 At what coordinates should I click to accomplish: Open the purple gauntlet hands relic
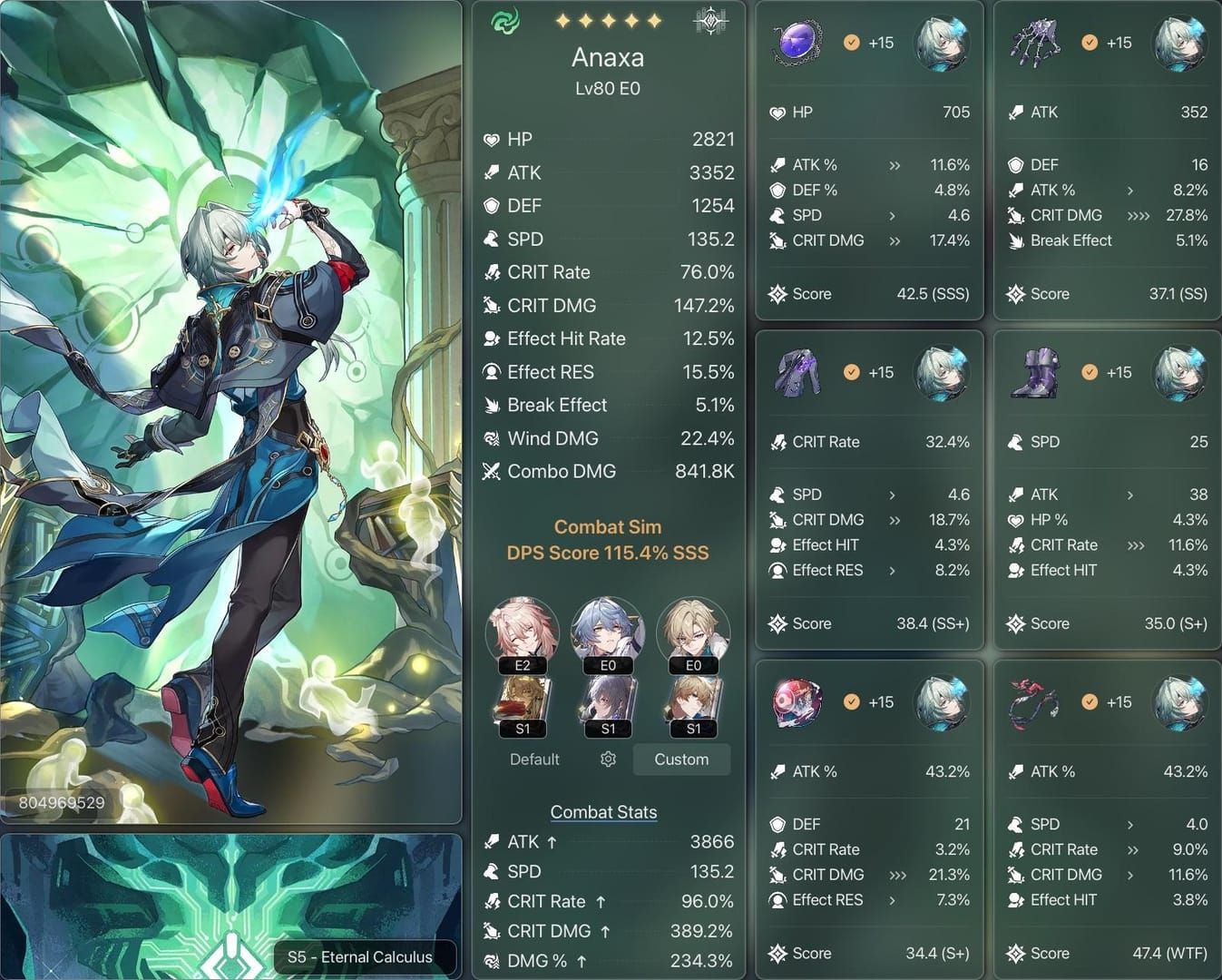[1035, 44]
